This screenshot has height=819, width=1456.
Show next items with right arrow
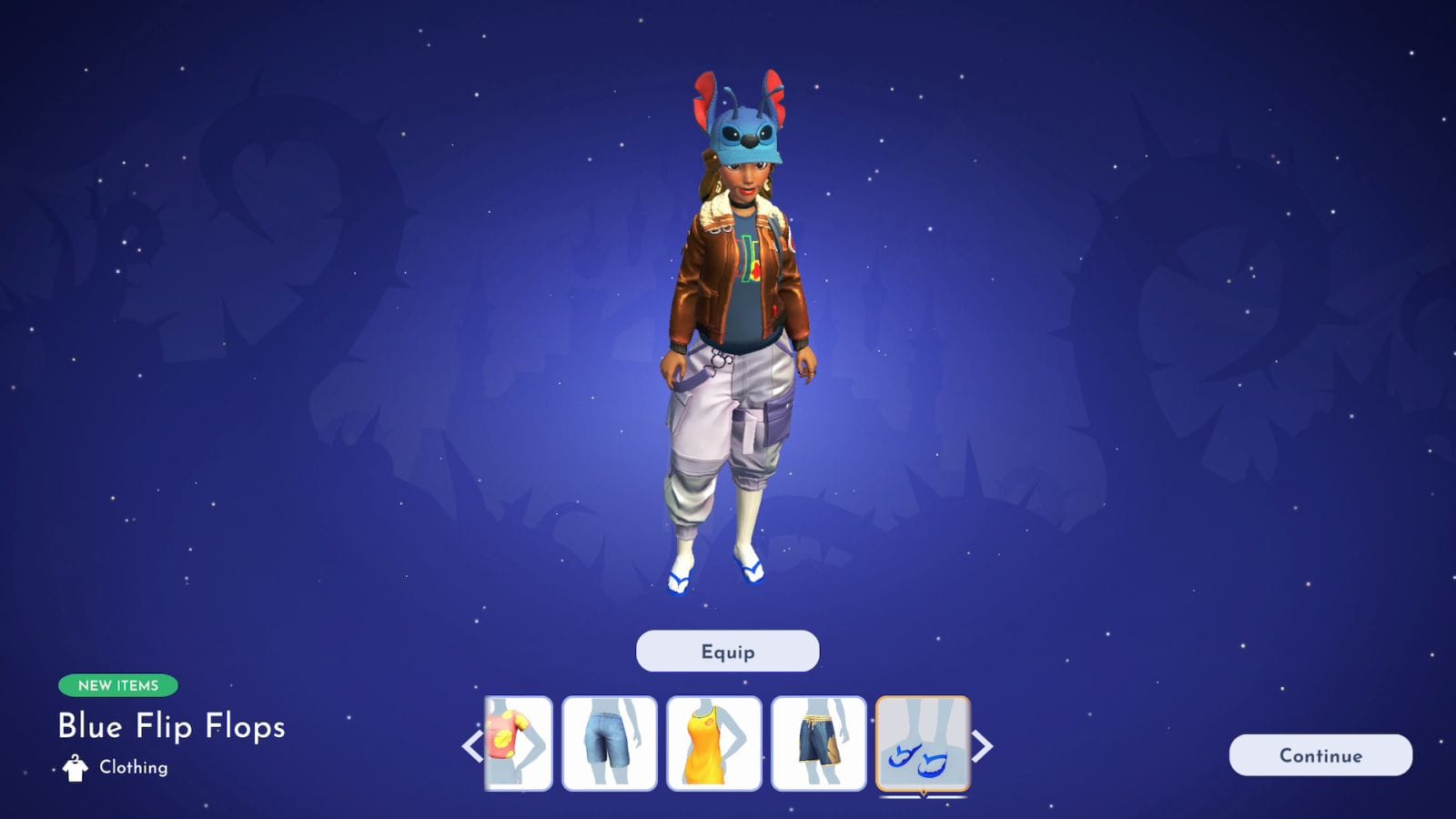(x=983, y=747)
